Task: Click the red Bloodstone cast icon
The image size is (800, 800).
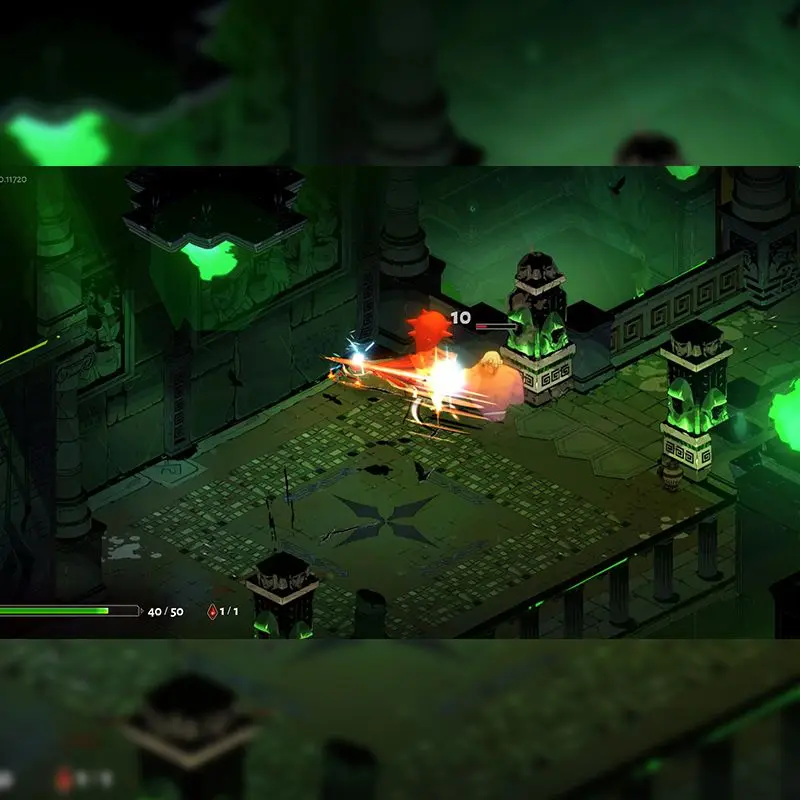Action: click(x=211, y=611)
